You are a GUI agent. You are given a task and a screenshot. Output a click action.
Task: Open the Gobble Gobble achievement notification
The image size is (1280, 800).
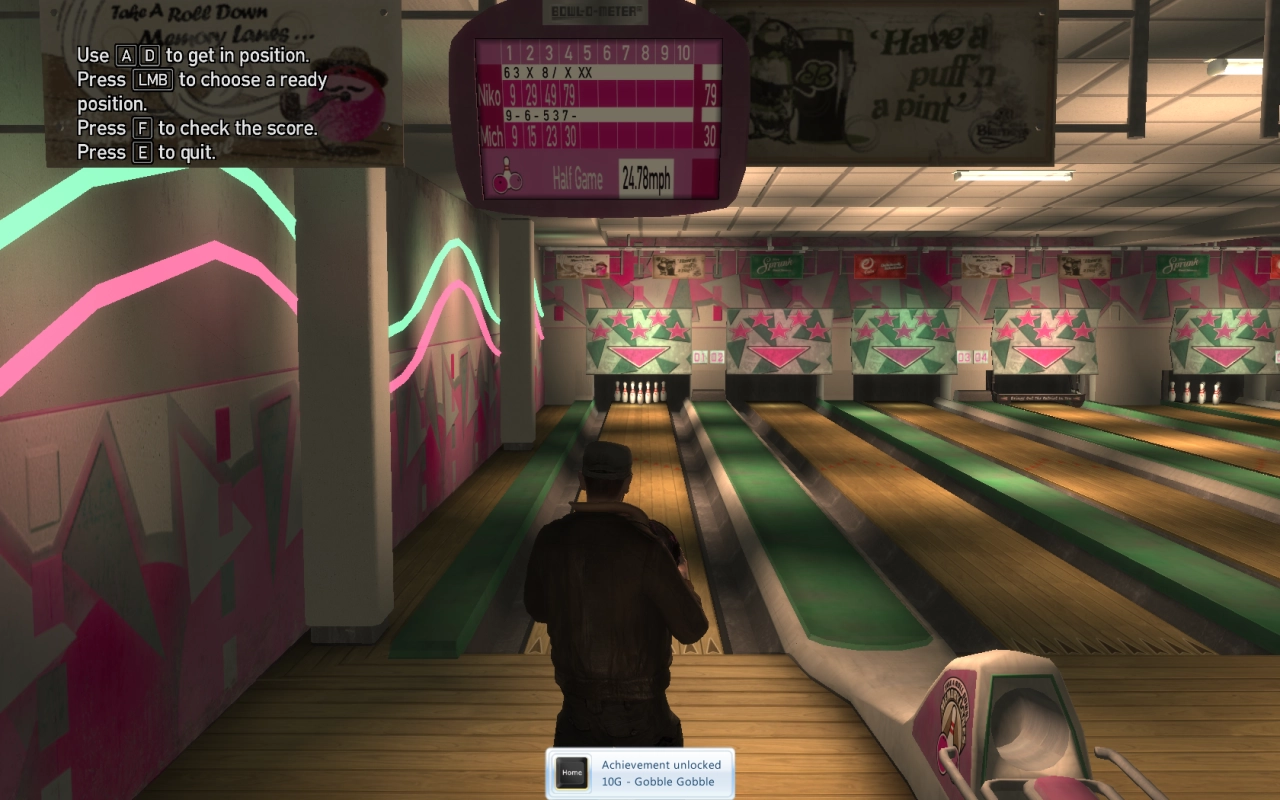[x=660, y=773]
